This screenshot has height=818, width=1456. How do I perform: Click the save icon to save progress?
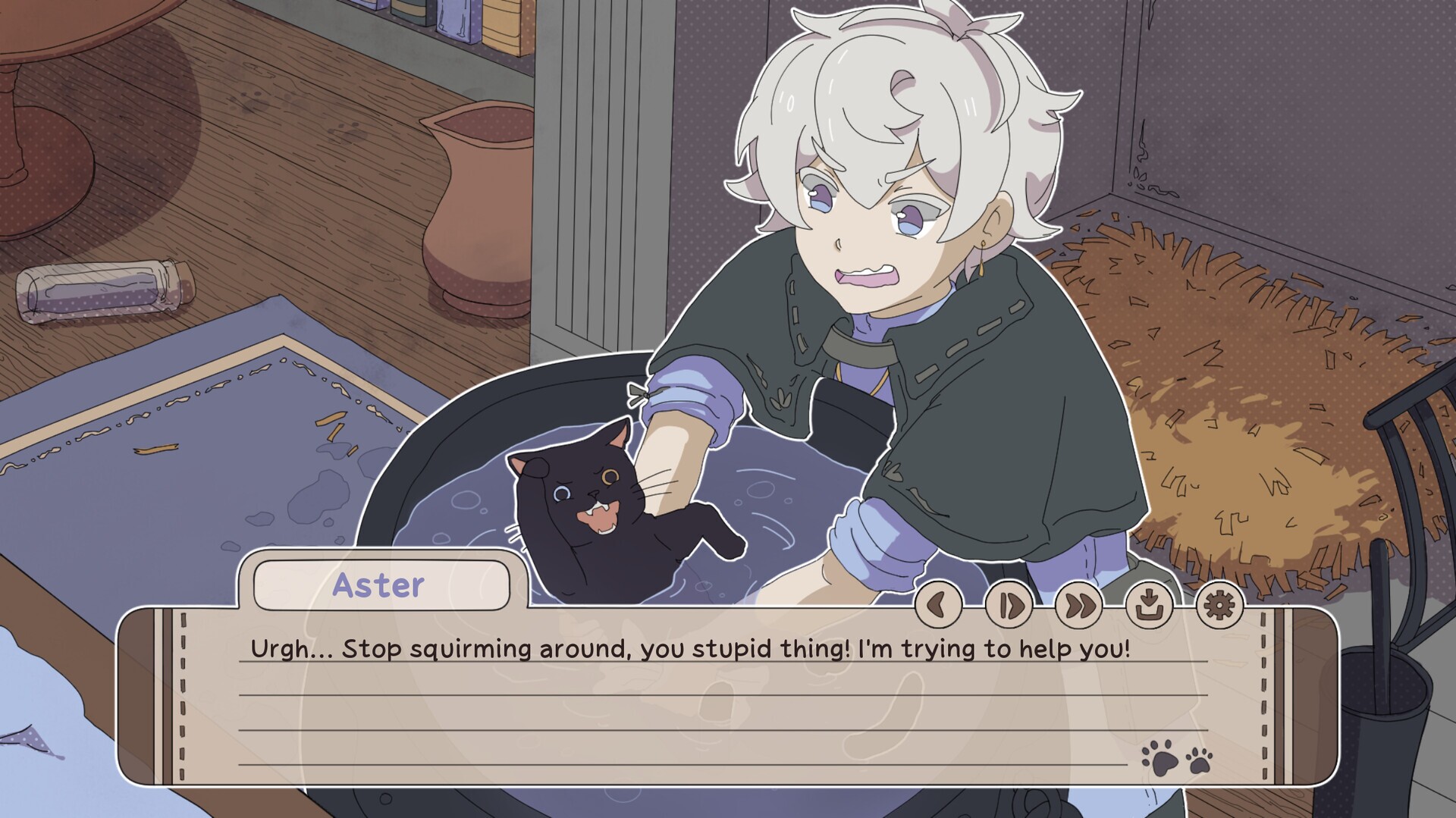pos(1147,606)
